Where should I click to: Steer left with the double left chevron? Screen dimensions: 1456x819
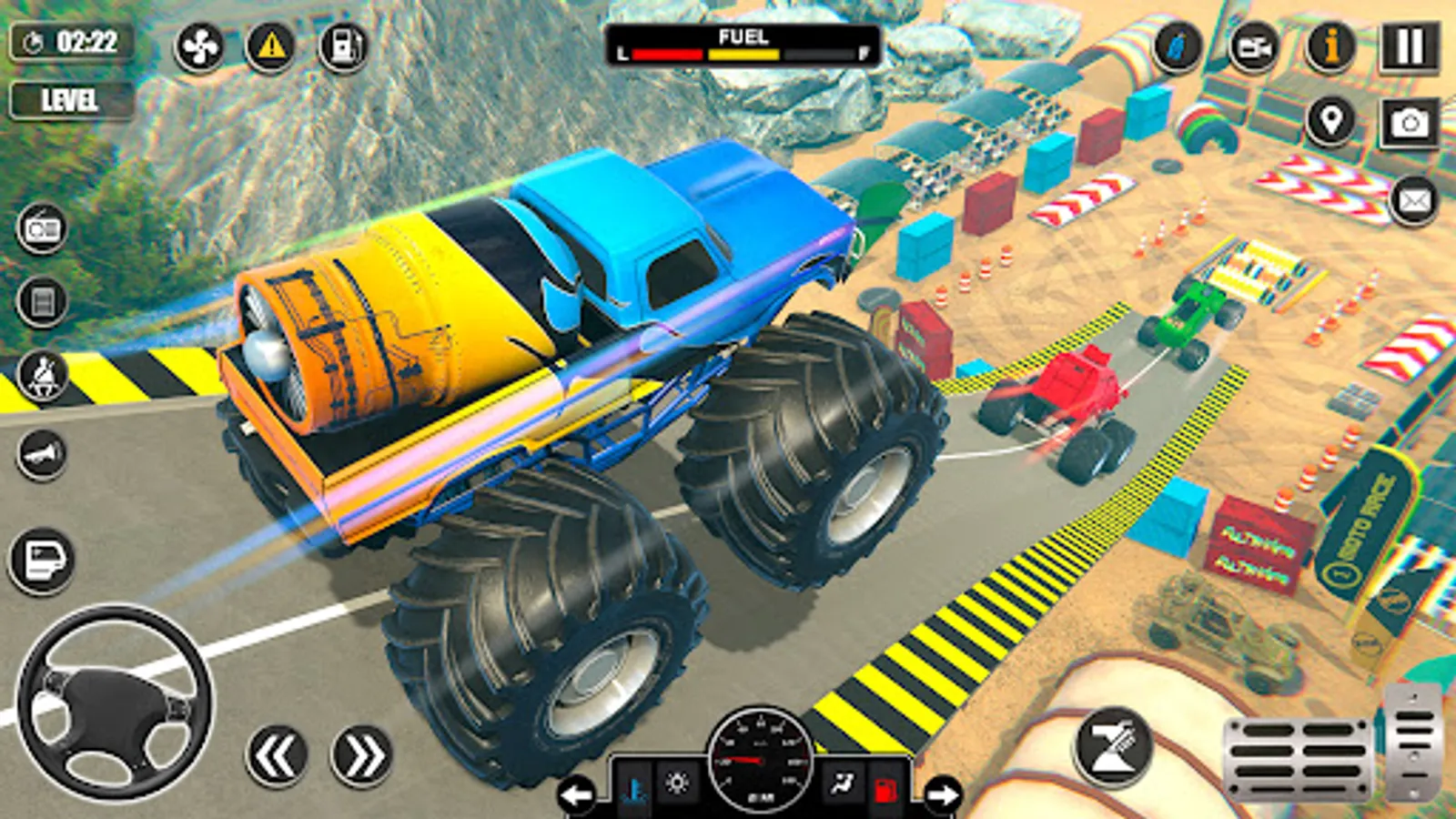tap(277, 755)
